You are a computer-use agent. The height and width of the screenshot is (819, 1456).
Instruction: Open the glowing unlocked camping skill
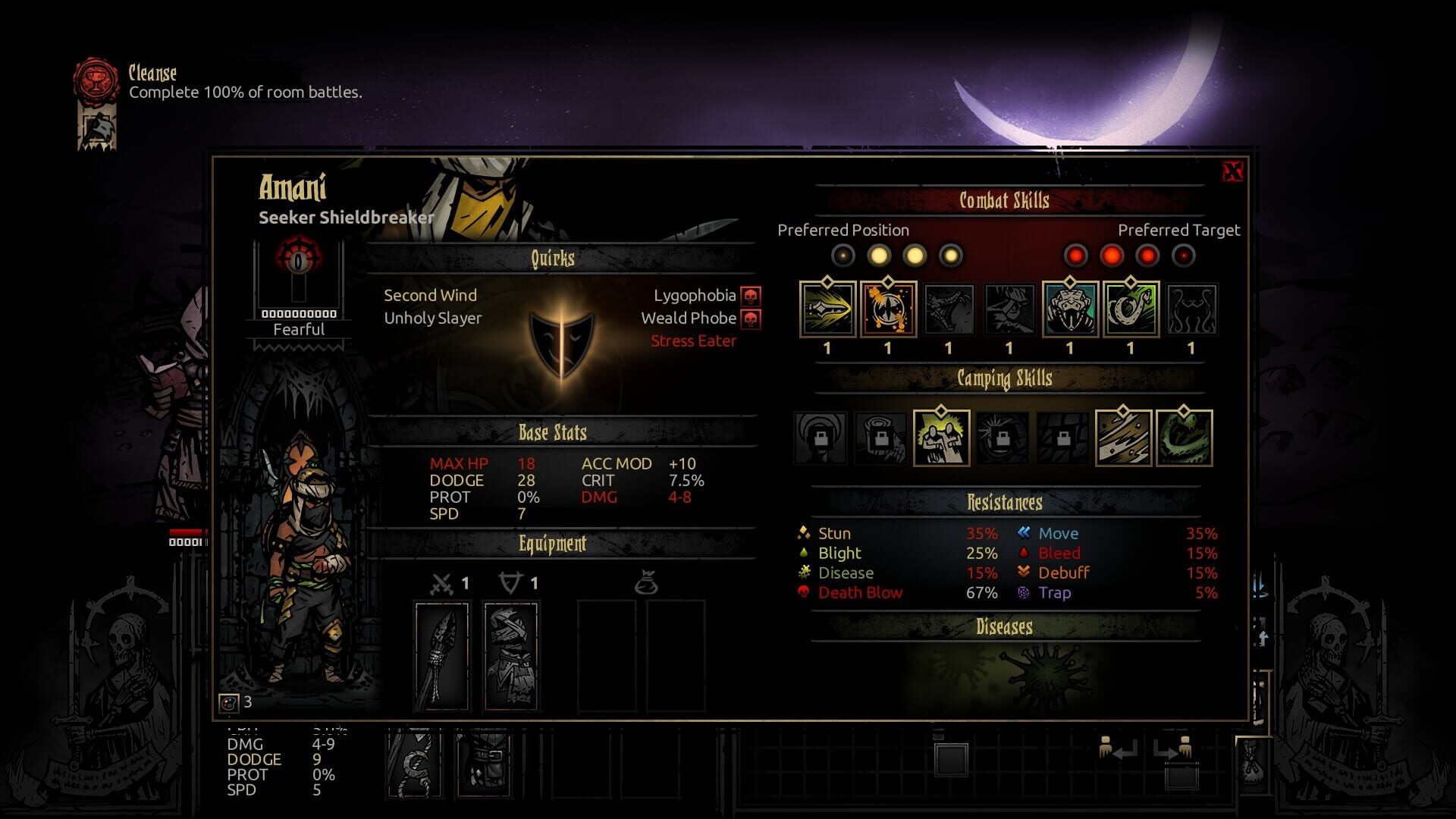(x=941, y=438)
